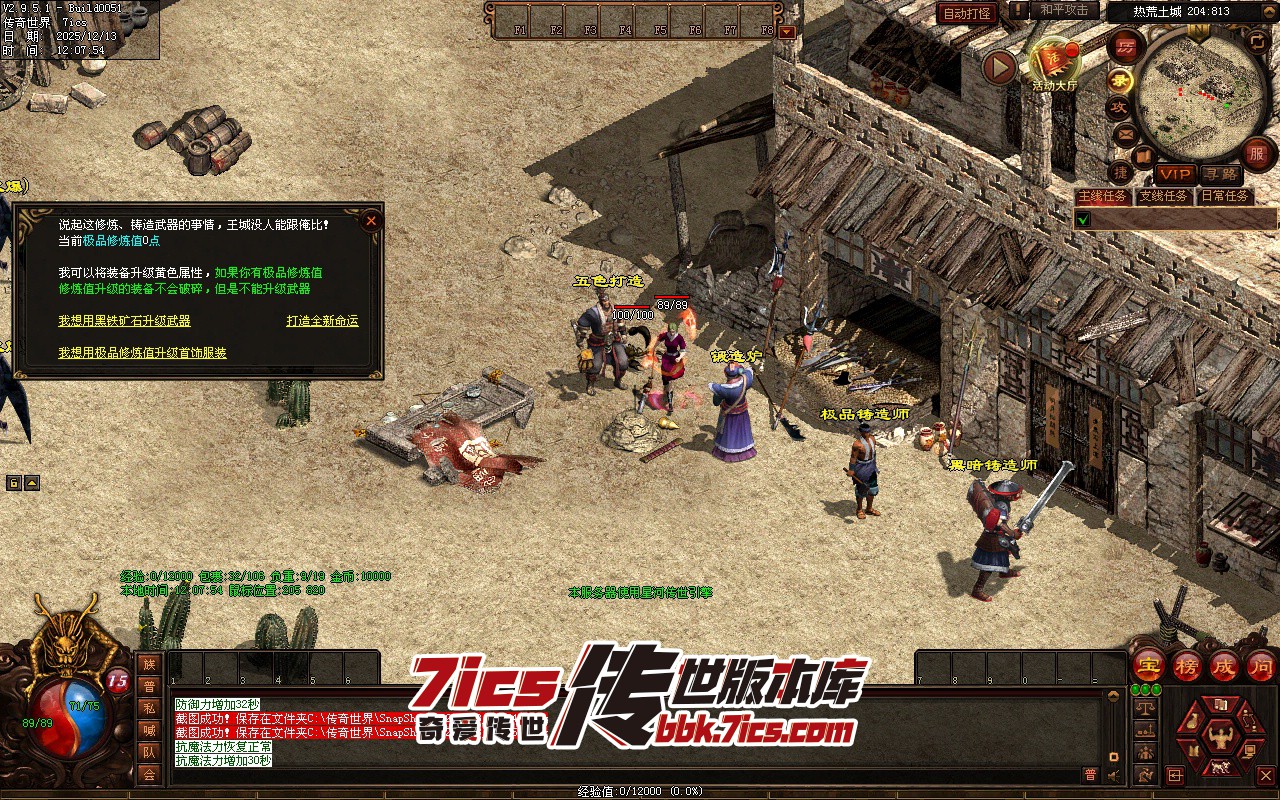This screenshot has height=800, width=1280.
Task: Activate the 寻路 pathfinding button
Action: pos(1219,174)
